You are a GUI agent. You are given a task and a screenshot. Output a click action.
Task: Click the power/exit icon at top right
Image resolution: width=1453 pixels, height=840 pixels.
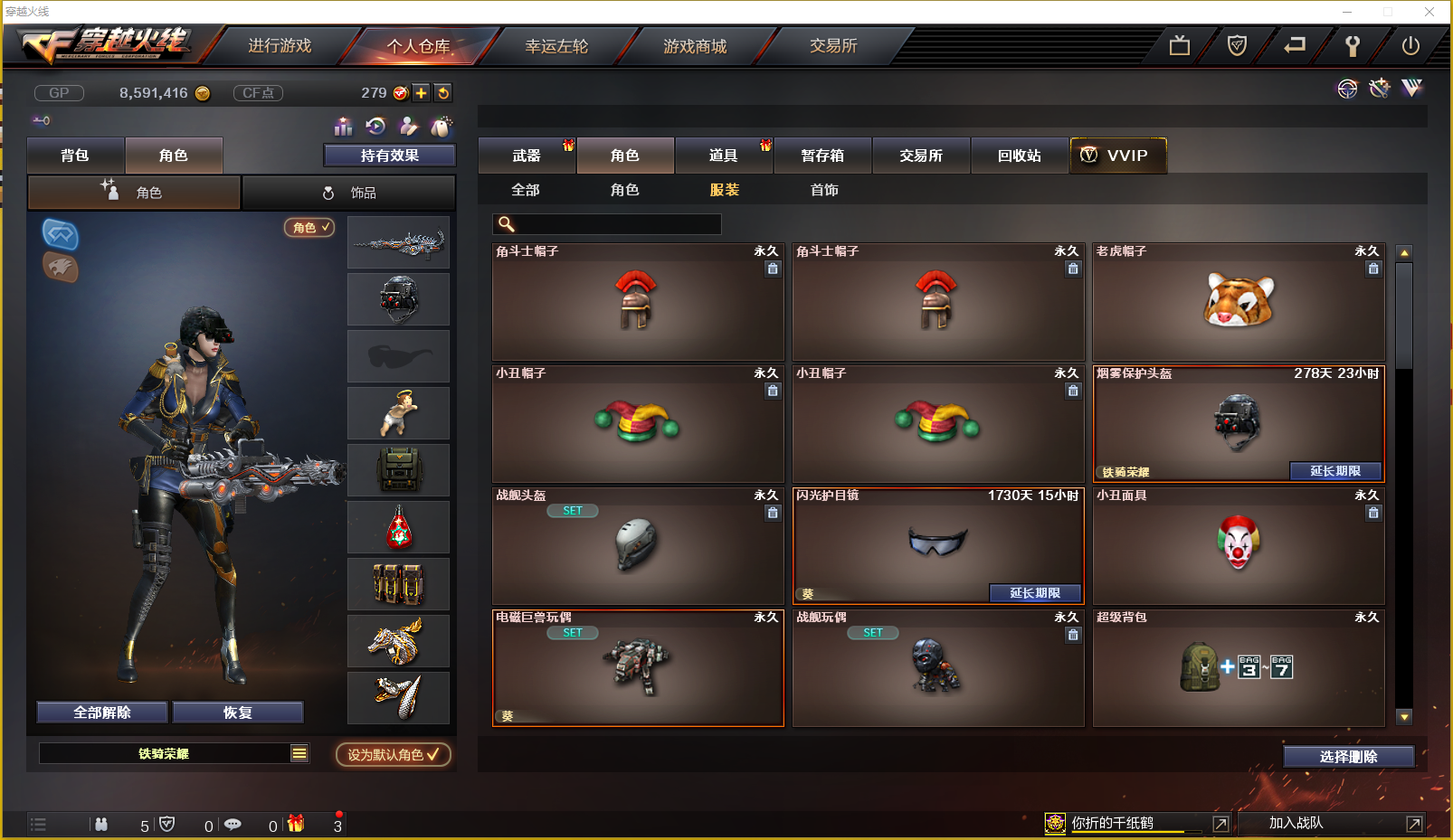1410,45
